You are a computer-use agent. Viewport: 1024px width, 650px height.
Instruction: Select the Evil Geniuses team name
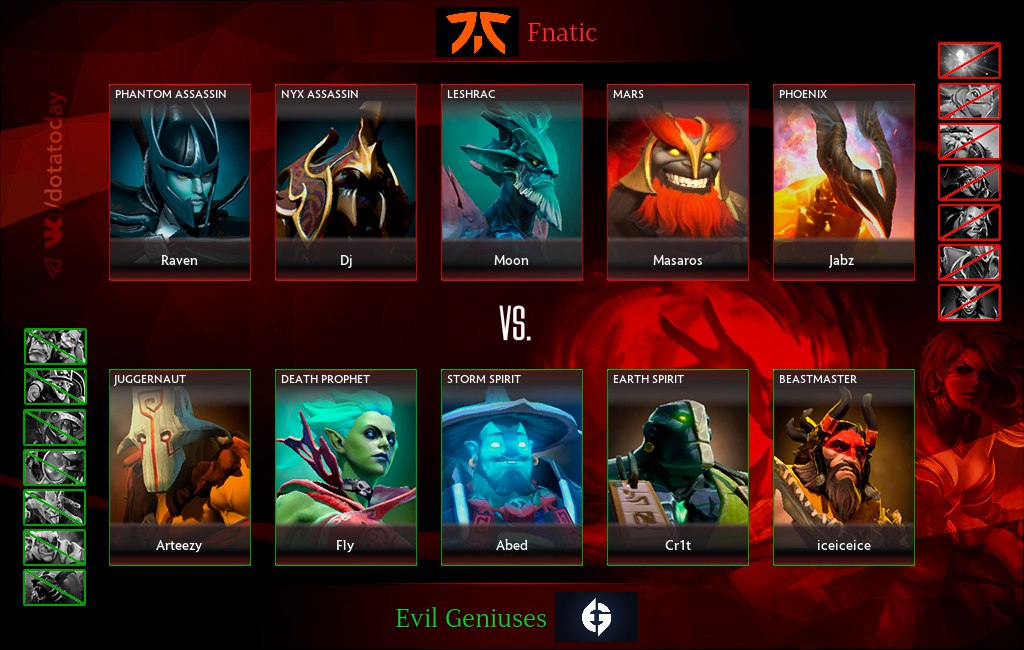471,618
